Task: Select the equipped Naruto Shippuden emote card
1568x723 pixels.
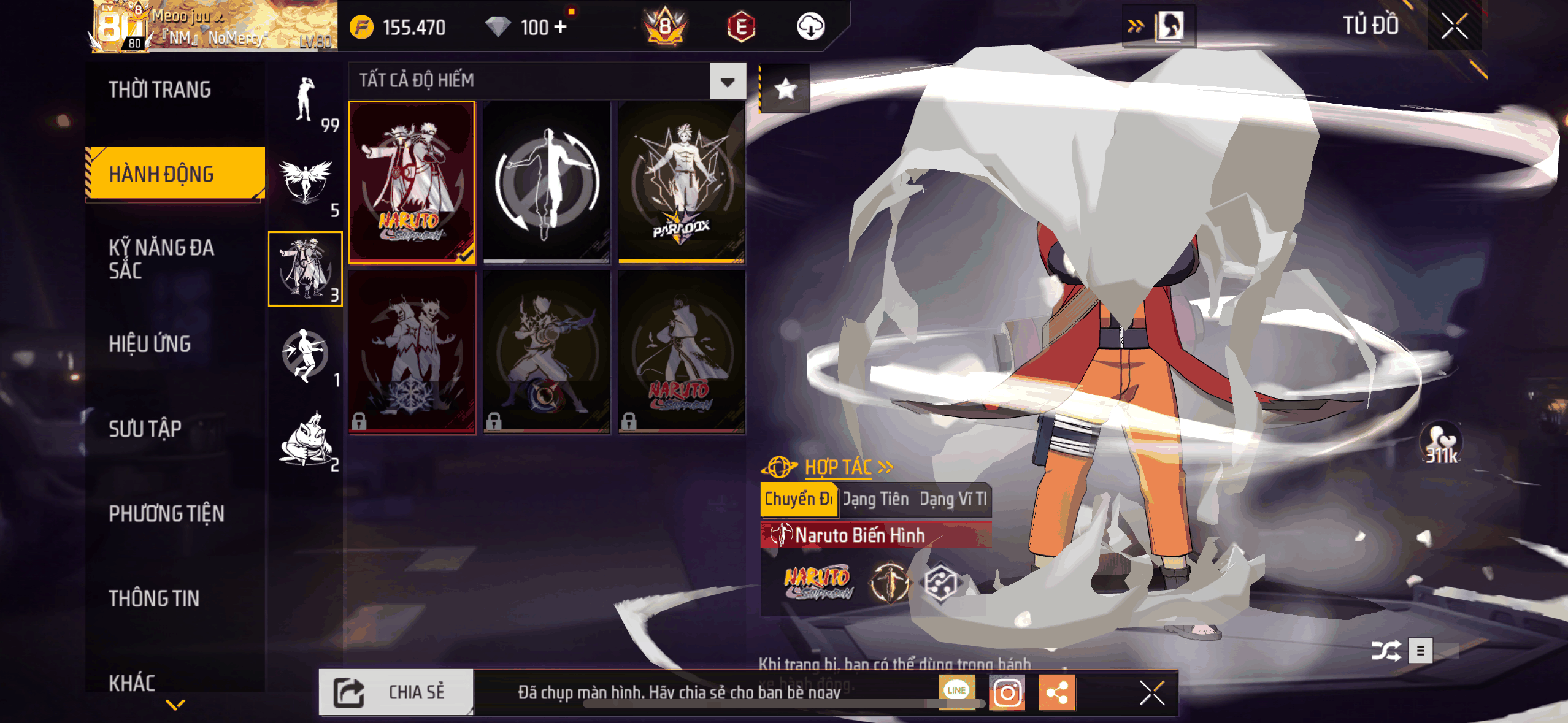Action: pos(412,182)
